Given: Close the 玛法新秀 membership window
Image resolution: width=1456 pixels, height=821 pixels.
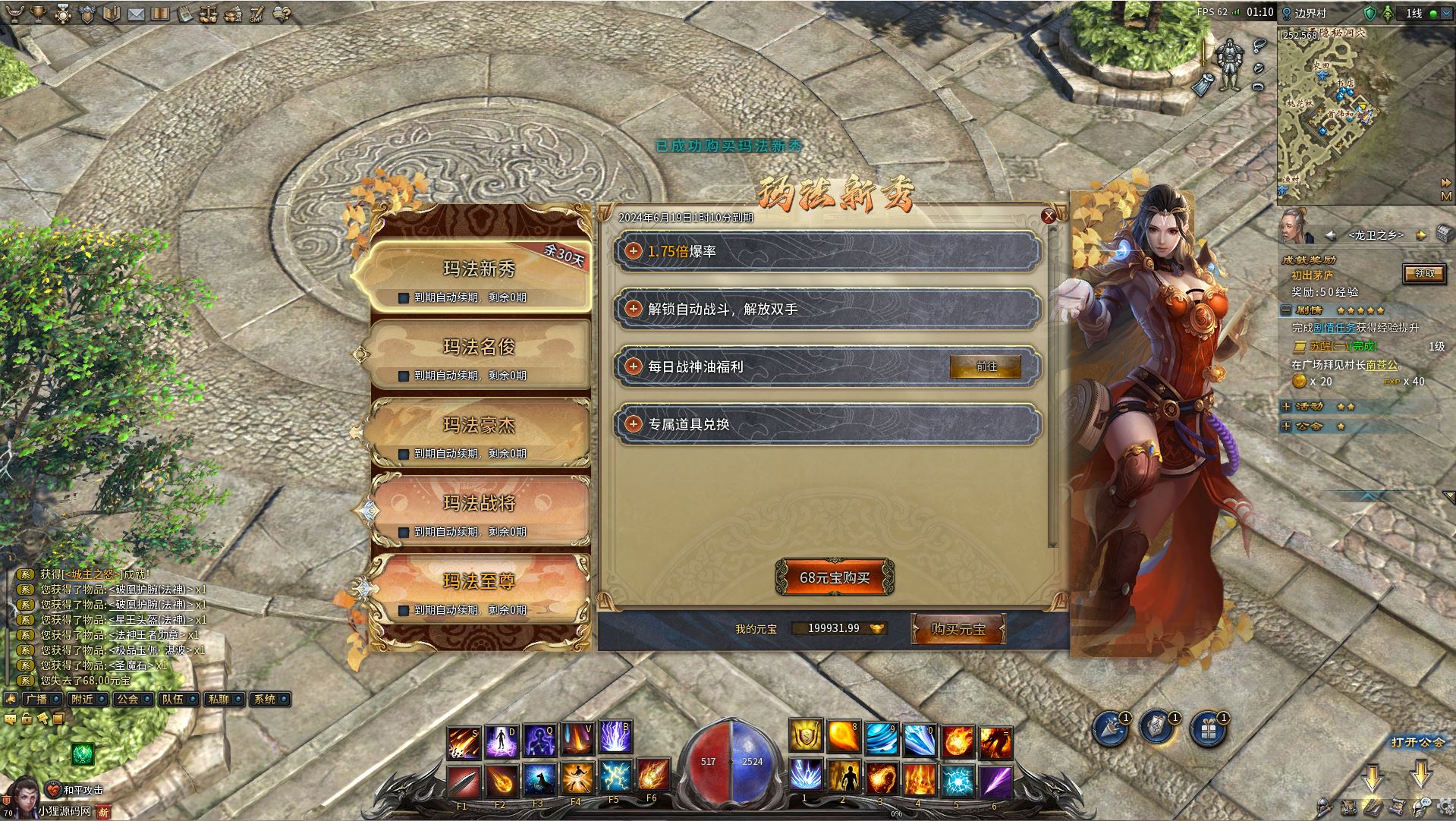Looking at the screenshot, I should (1049, 216).
